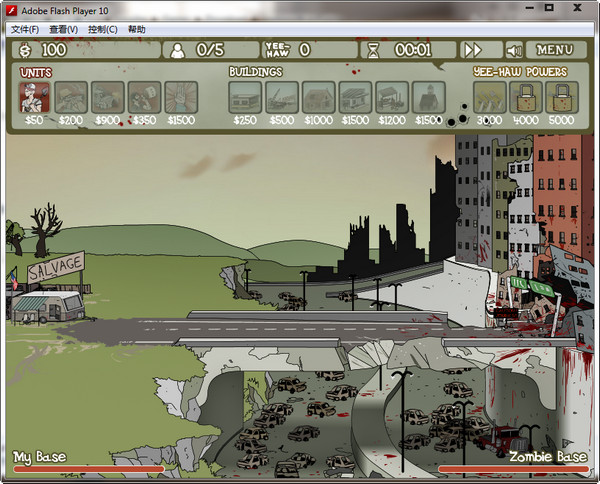Open the MENU button

point(555,49)
